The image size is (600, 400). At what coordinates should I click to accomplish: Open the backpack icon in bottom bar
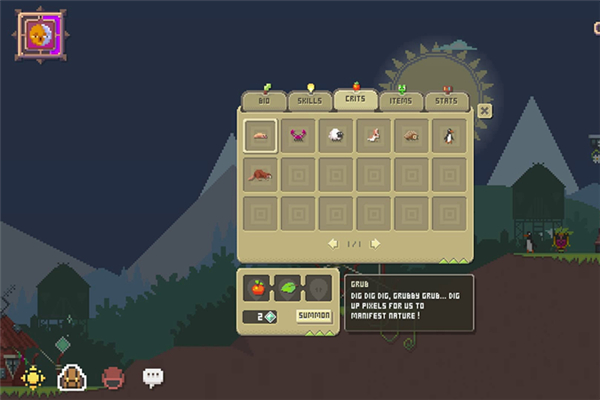click(73, 377)
